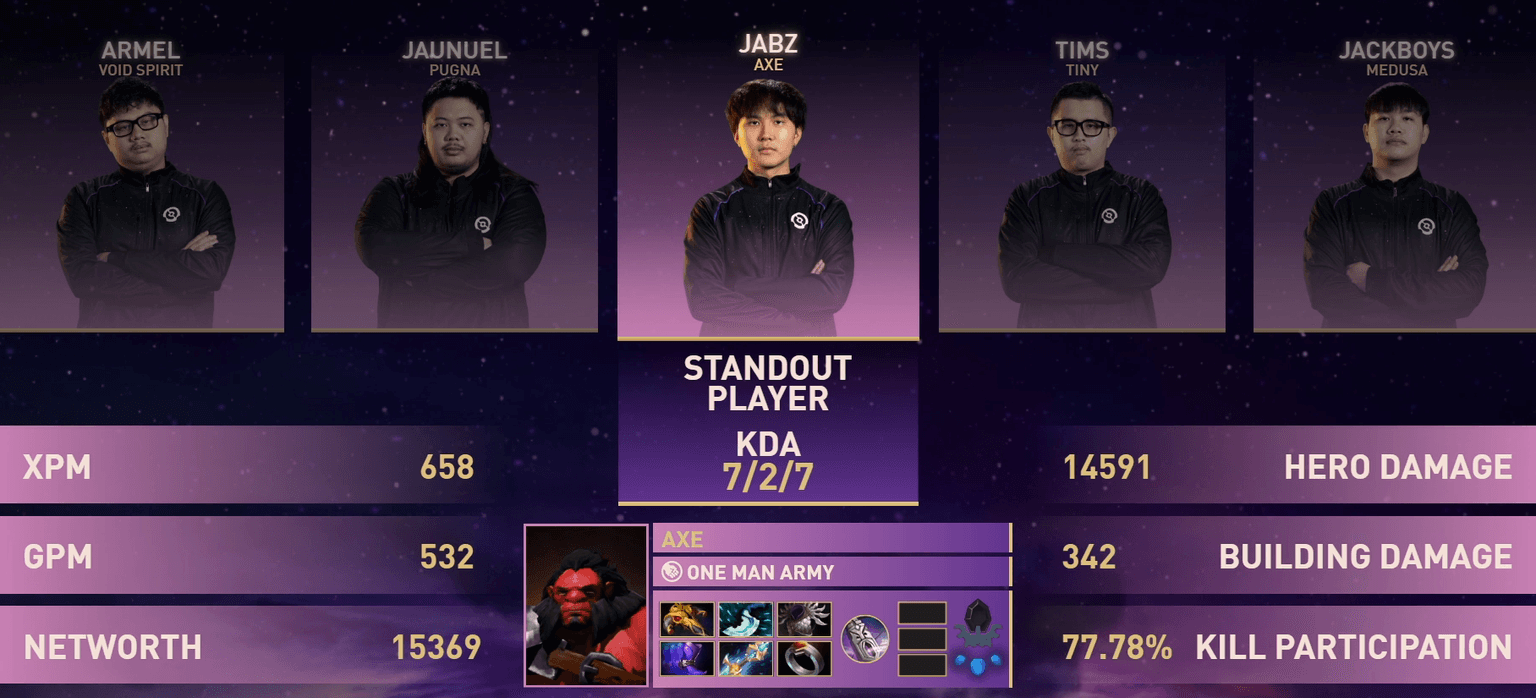The width and height of the screenshot is (1536, 698).
Task: Choose Armel's Void Spirit player card
Action: 141,190
